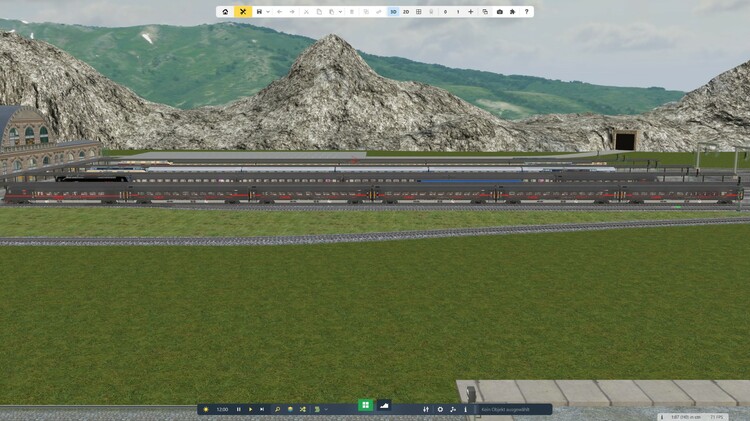The image size is (750, 421).
Task: Open the home menu
Action: [x=225, y=12]
